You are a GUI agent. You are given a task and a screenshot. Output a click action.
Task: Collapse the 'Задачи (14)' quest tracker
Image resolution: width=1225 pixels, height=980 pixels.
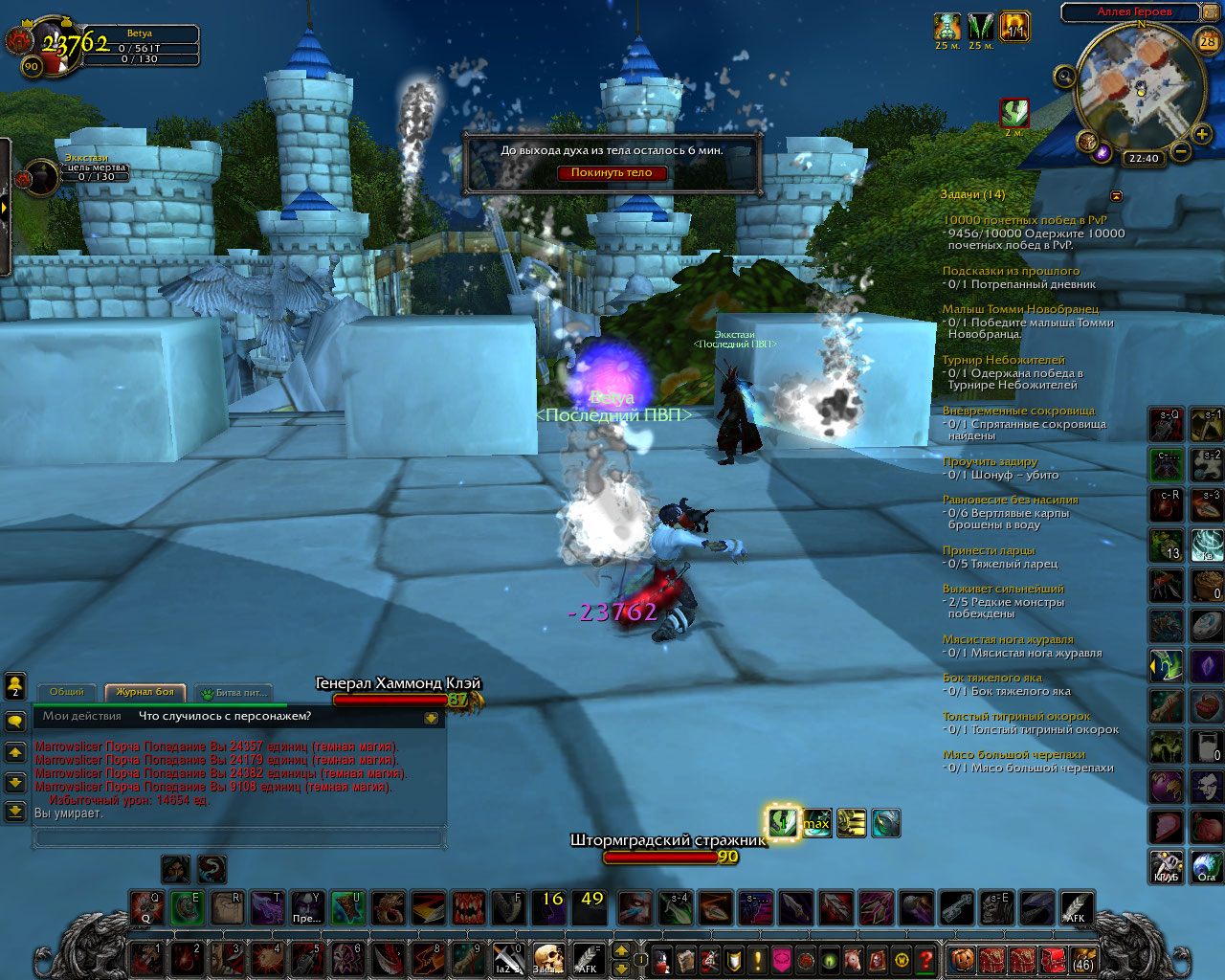1116,195
